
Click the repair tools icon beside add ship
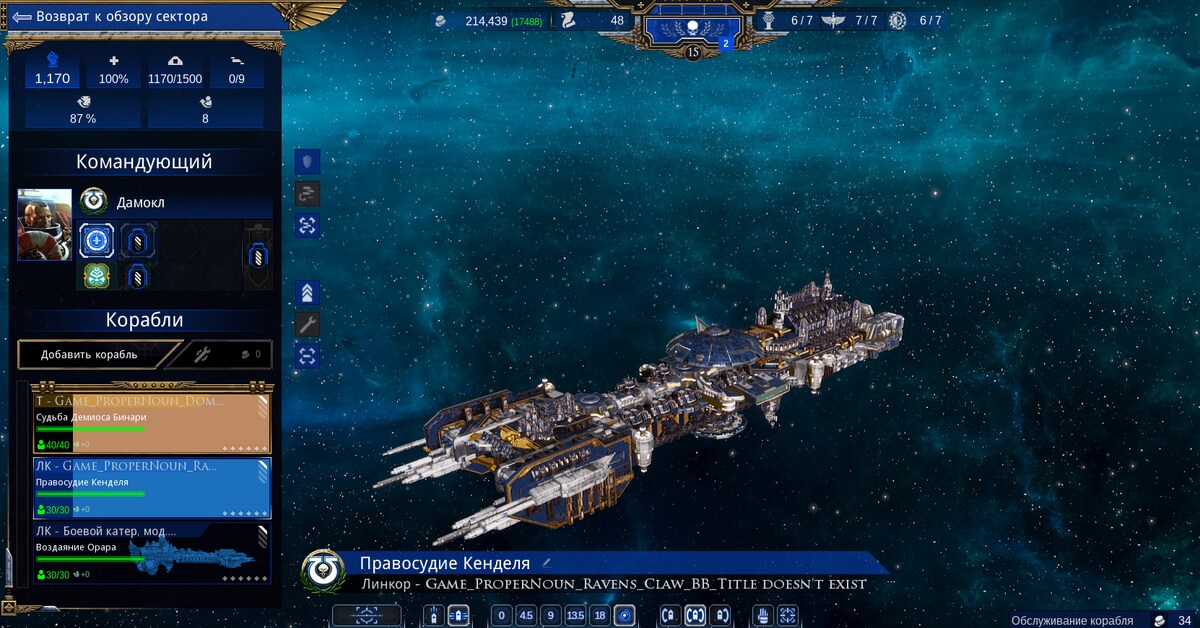point(201,354)
